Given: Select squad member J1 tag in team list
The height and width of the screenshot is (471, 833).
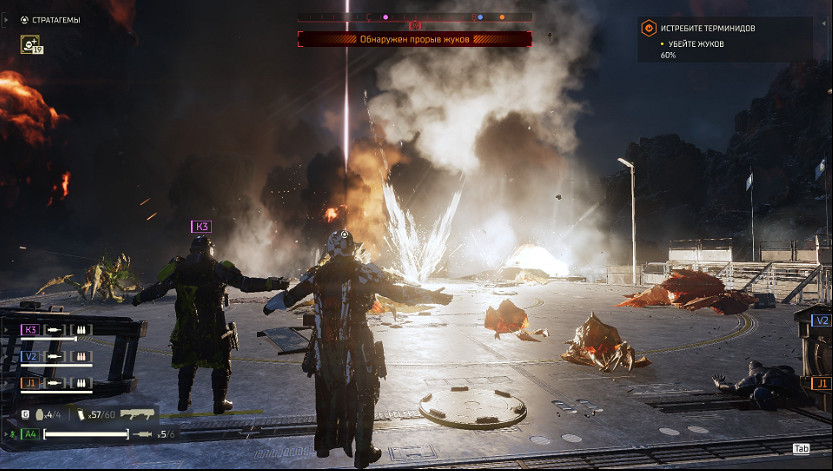Looking at the screenshot, I should (x=30, y=382).
